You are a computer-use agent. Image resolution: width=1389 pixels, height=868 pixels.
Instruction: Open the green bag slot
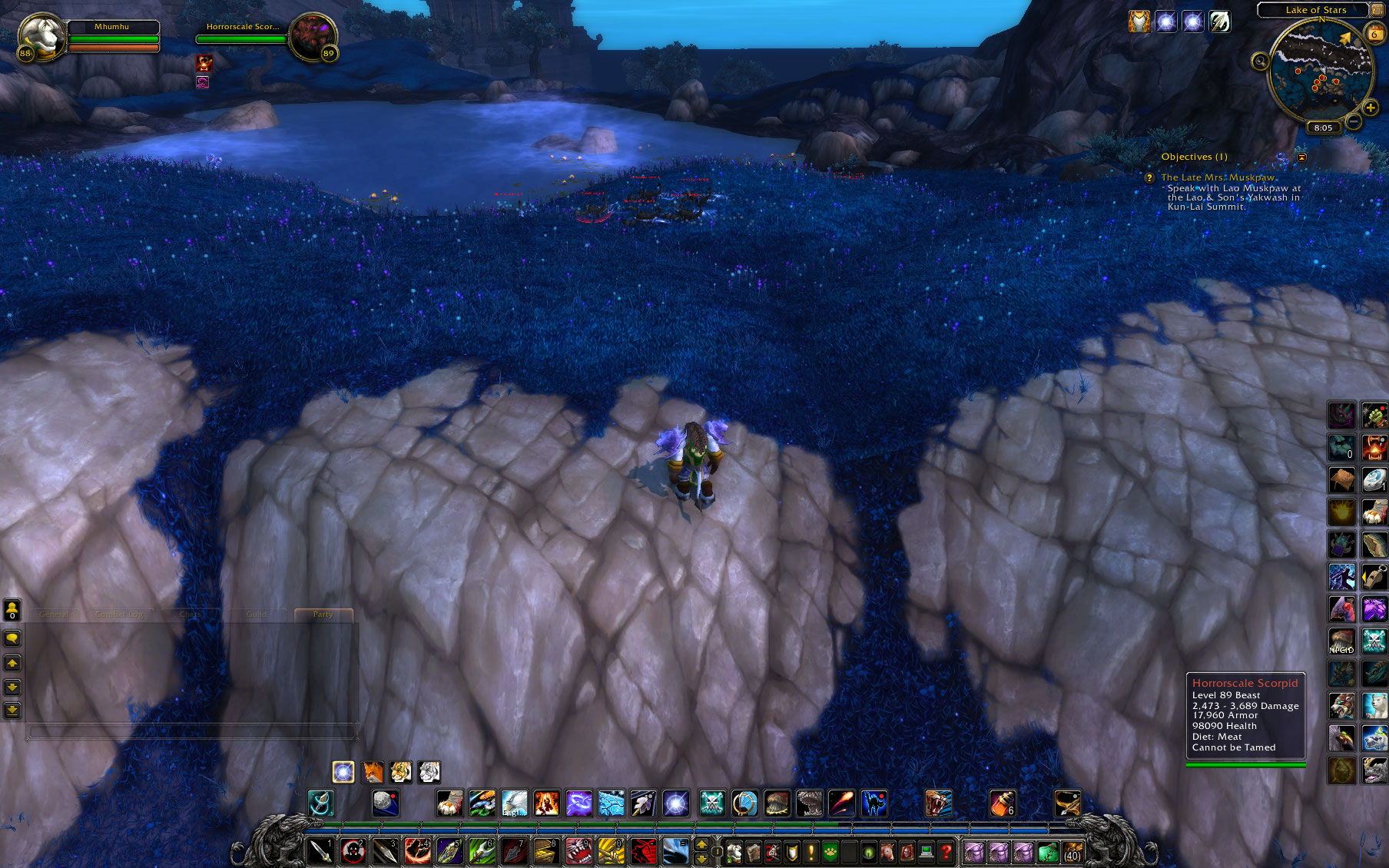coord(1048,852)
